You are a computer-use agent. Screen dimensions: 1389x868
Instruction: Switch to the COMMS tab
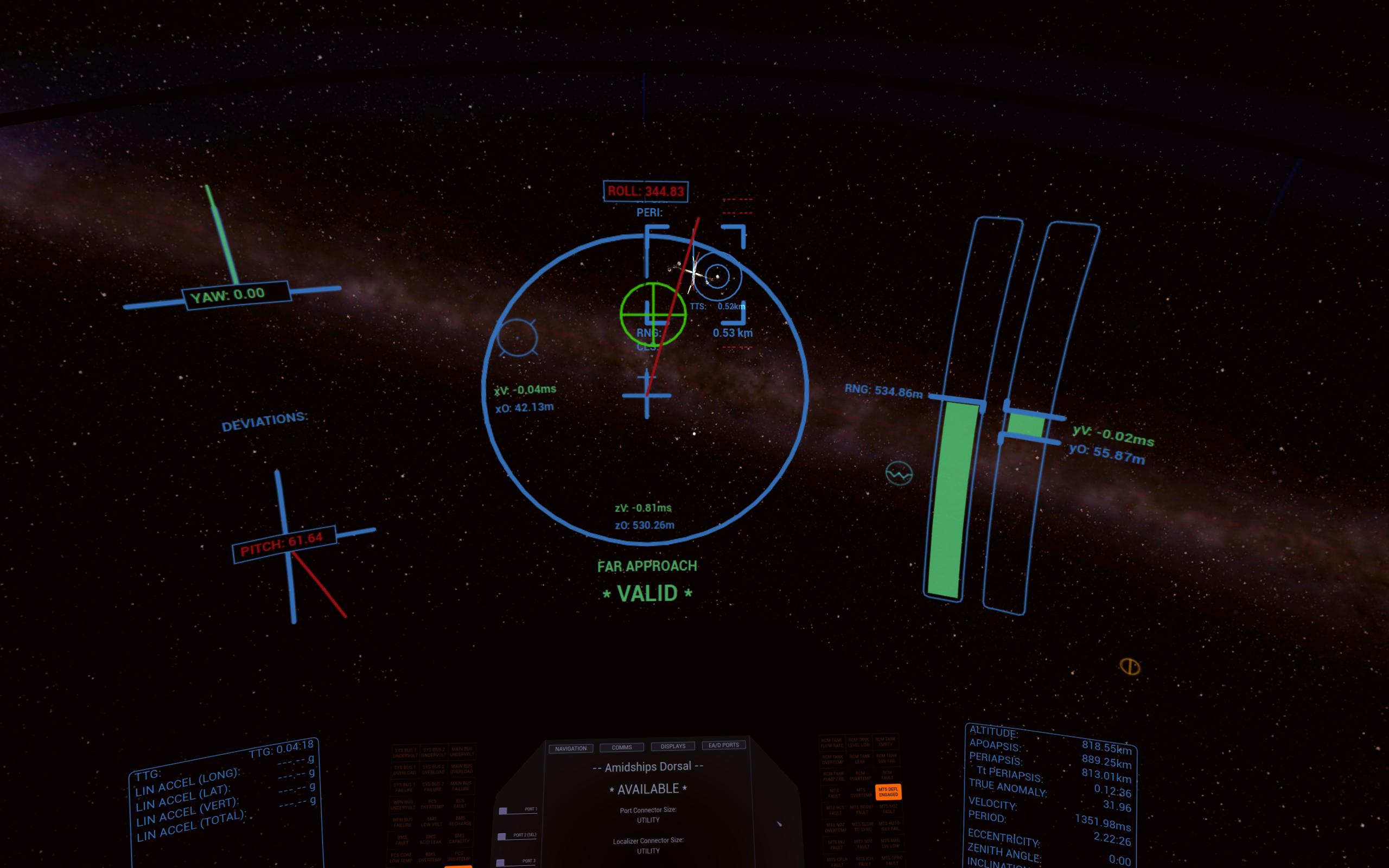(622, 747)
